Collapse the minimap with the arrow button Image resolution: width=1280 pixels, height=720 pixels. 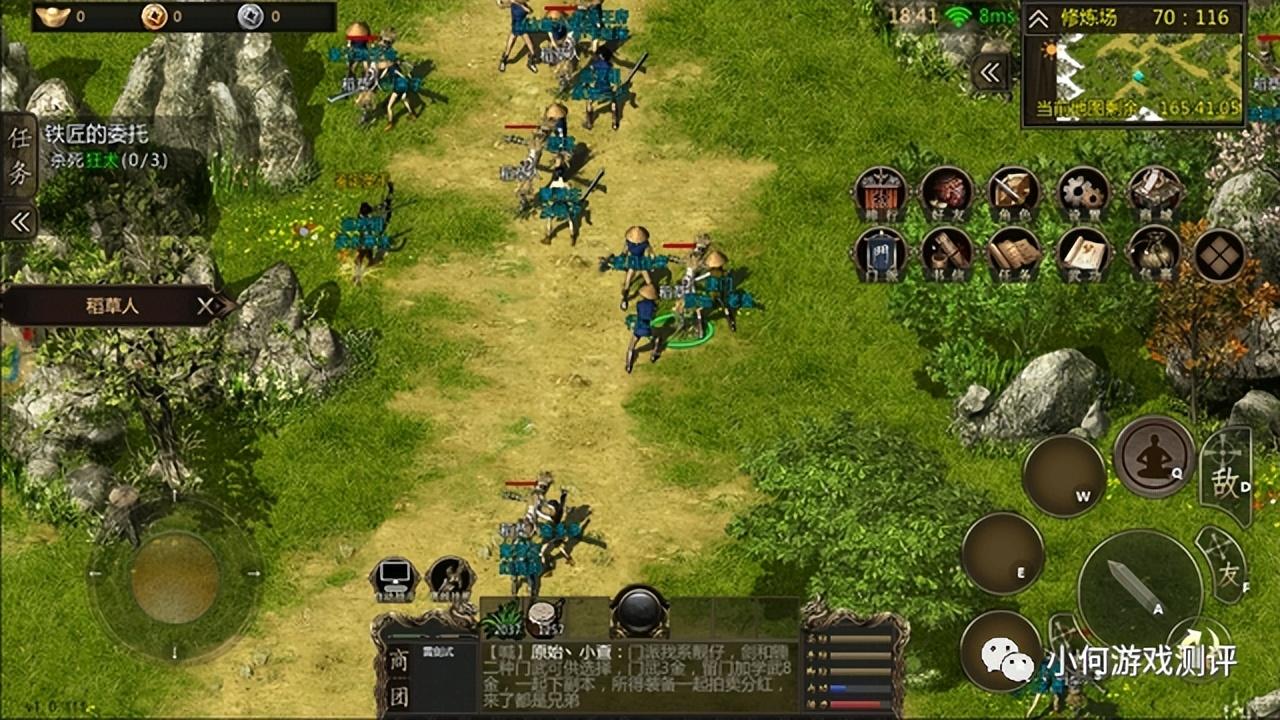991,72
